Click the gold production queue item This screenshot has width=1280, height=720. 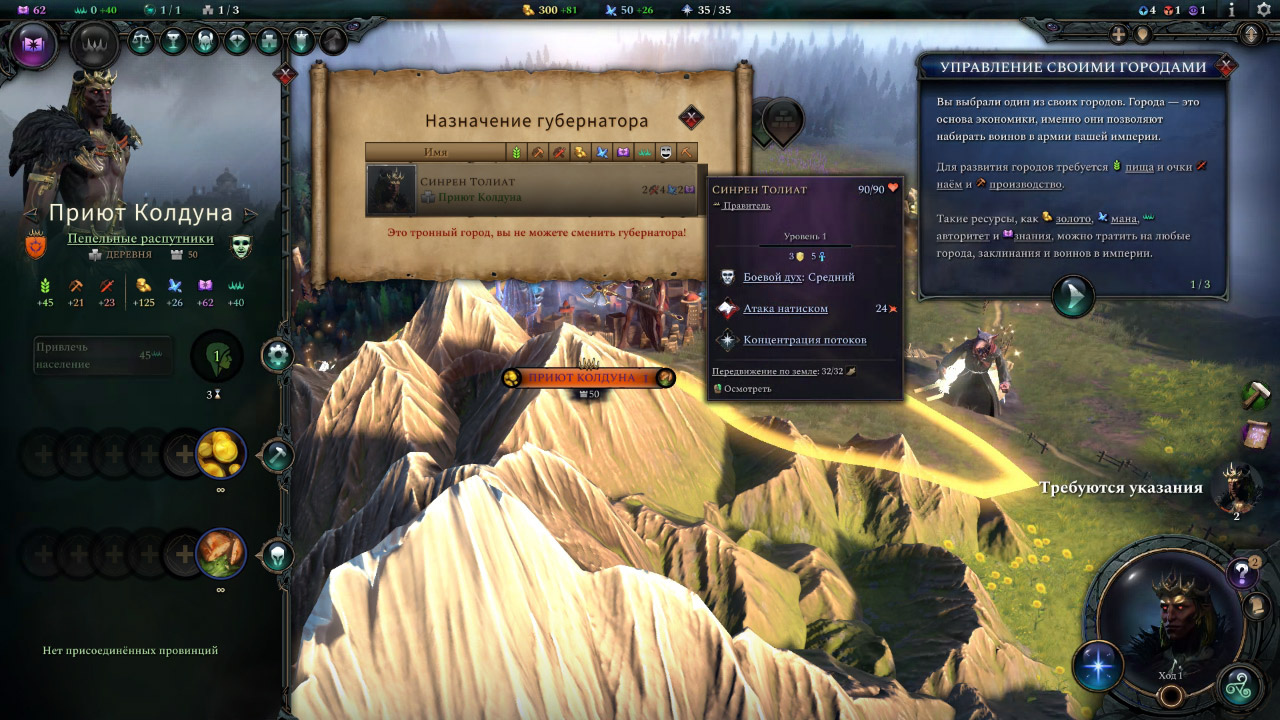pyautogui.click(x=220, y=455)
